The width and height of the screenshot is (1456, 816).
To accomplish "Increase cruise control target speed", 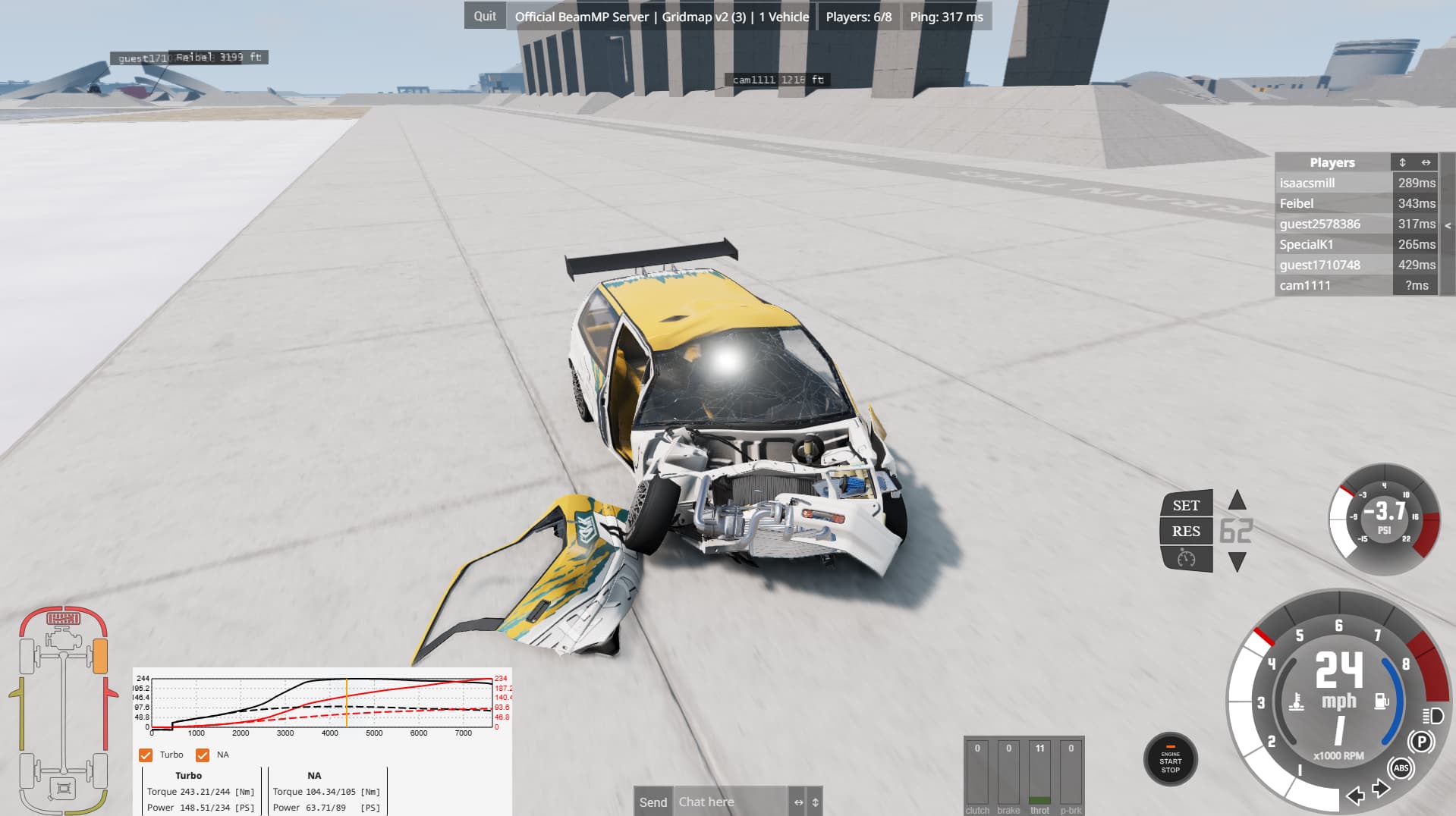I will coord(1237,500).
